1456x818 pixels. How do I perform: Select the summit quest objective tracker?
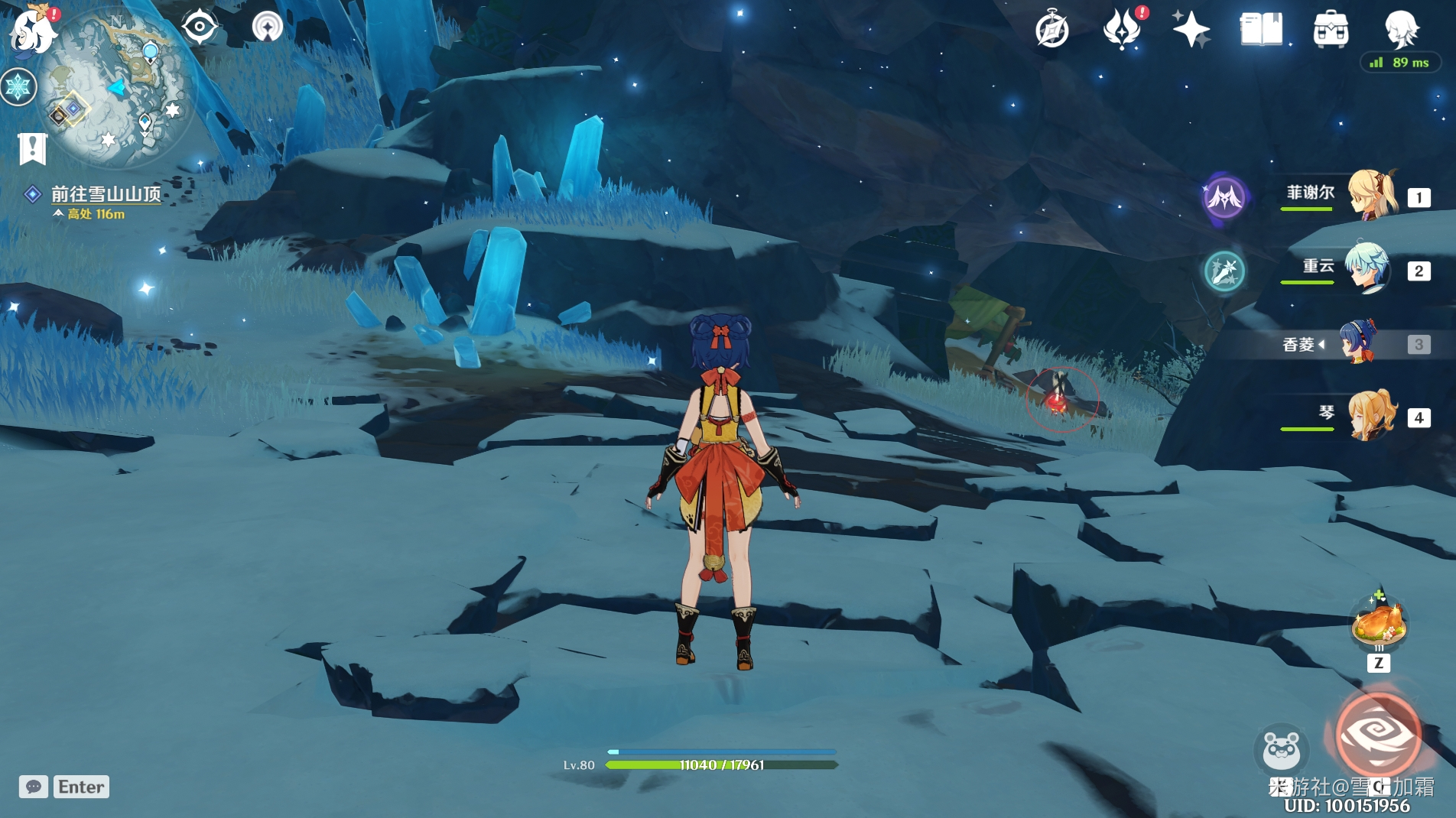[x=106, y=195]
